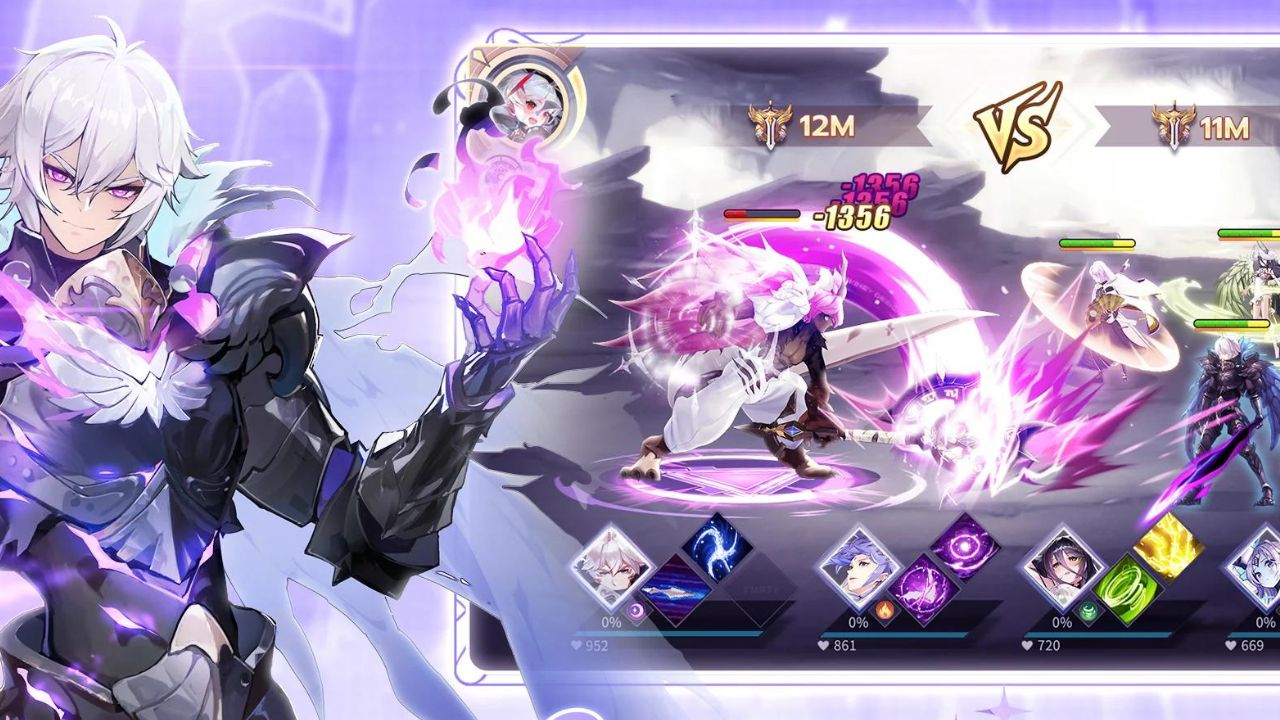This screenshot has width=1280, height=720.
Task: Click the -1356 damage number
Action: click(x=852, y=214)
